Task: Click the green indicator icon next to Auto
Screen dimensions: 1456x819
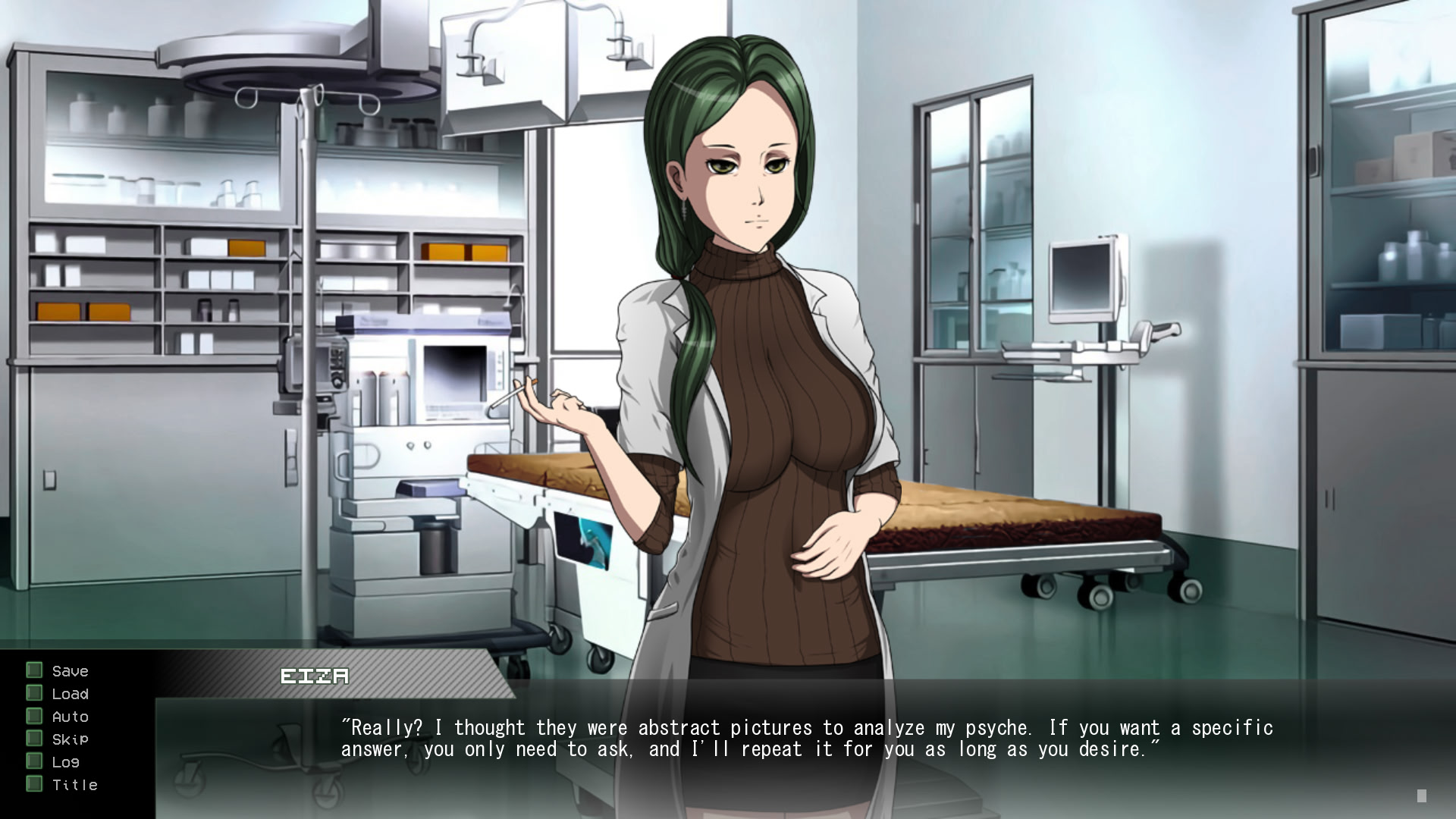Action: pyautogui.click(x=33, y=716)
